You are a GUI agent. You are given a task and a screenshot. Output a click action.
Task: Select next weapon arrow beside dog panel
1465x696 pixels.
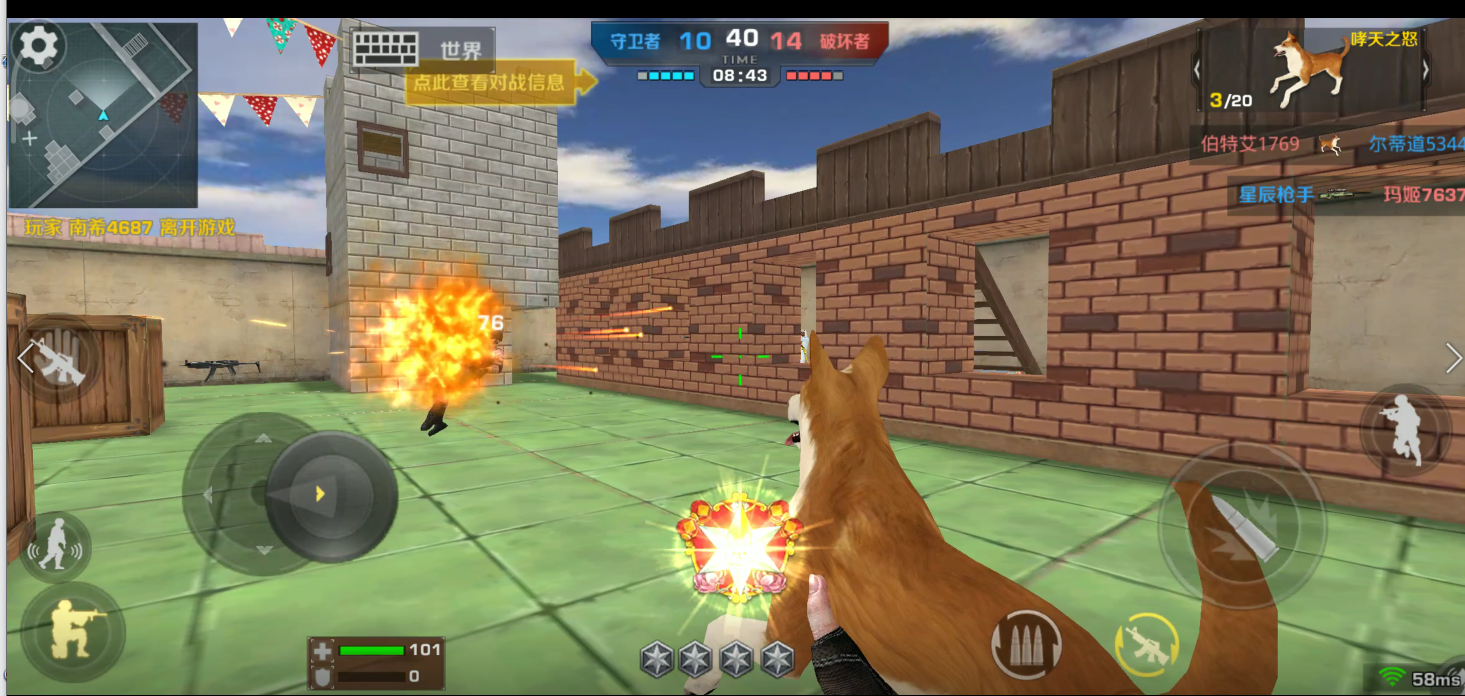1426,69
